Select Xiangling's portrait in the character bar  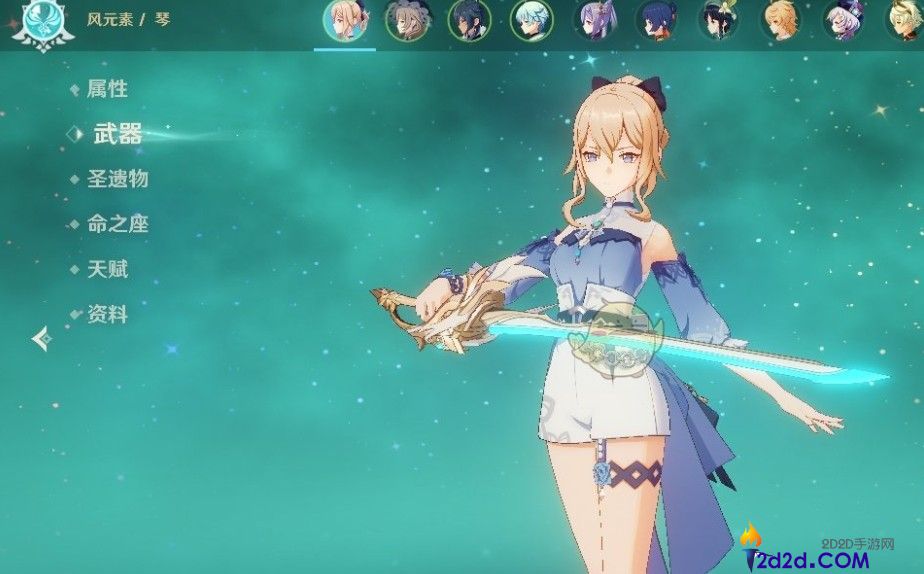tap(655, 21)
